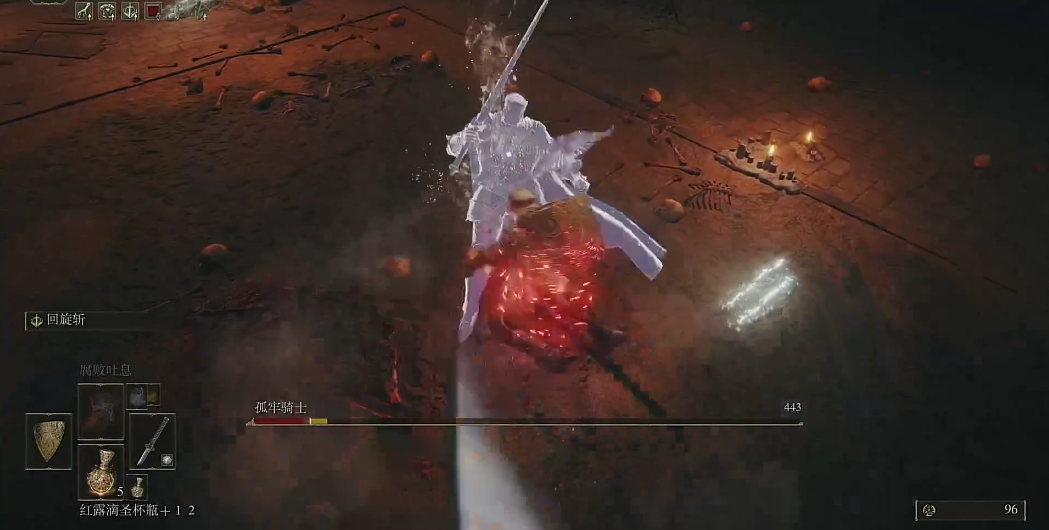Click the small next-flask icon below the sword
1049x530 pixels.
138,488
